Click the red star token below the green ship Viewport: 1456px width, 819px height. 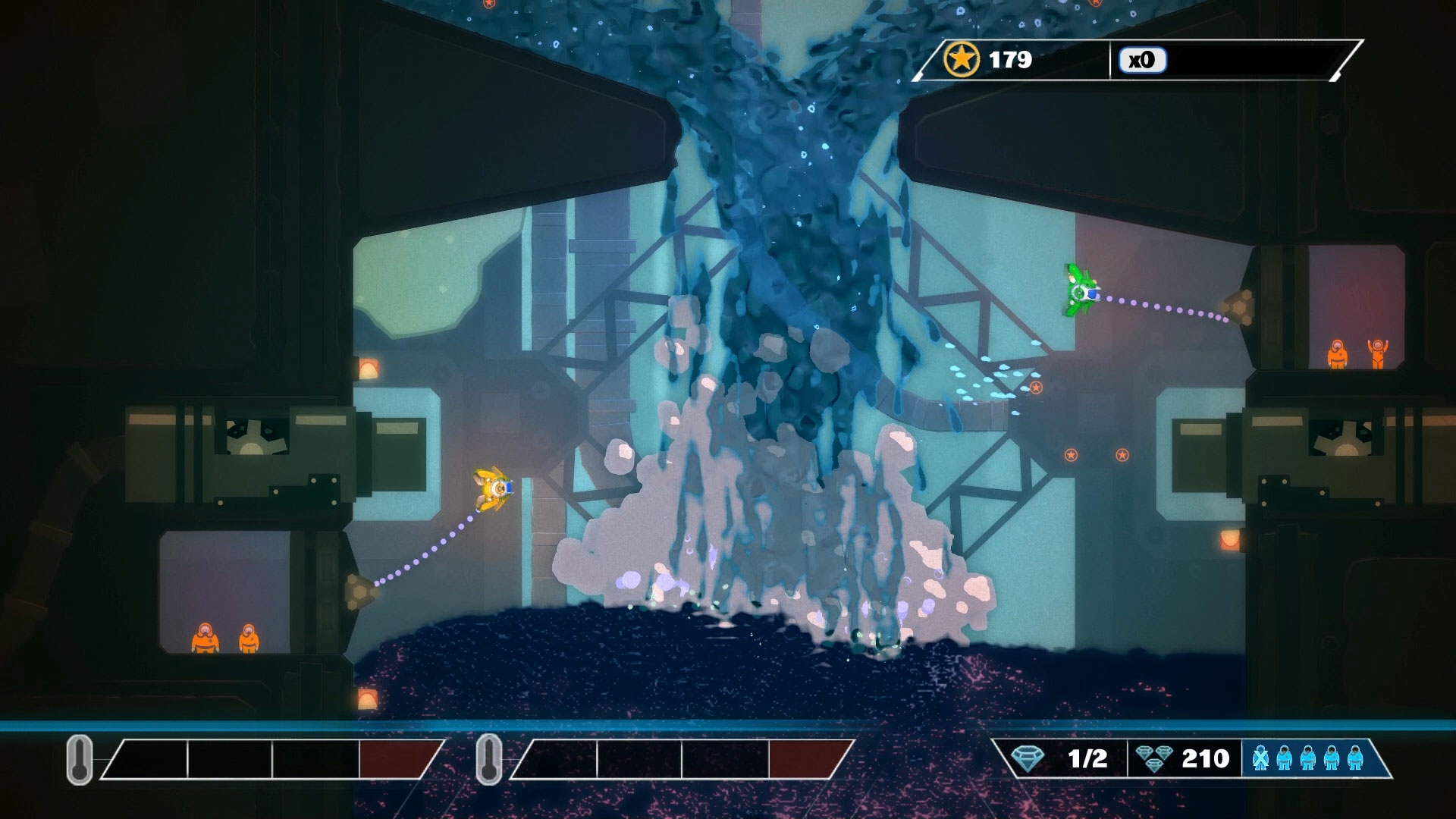pos(1037,387)
